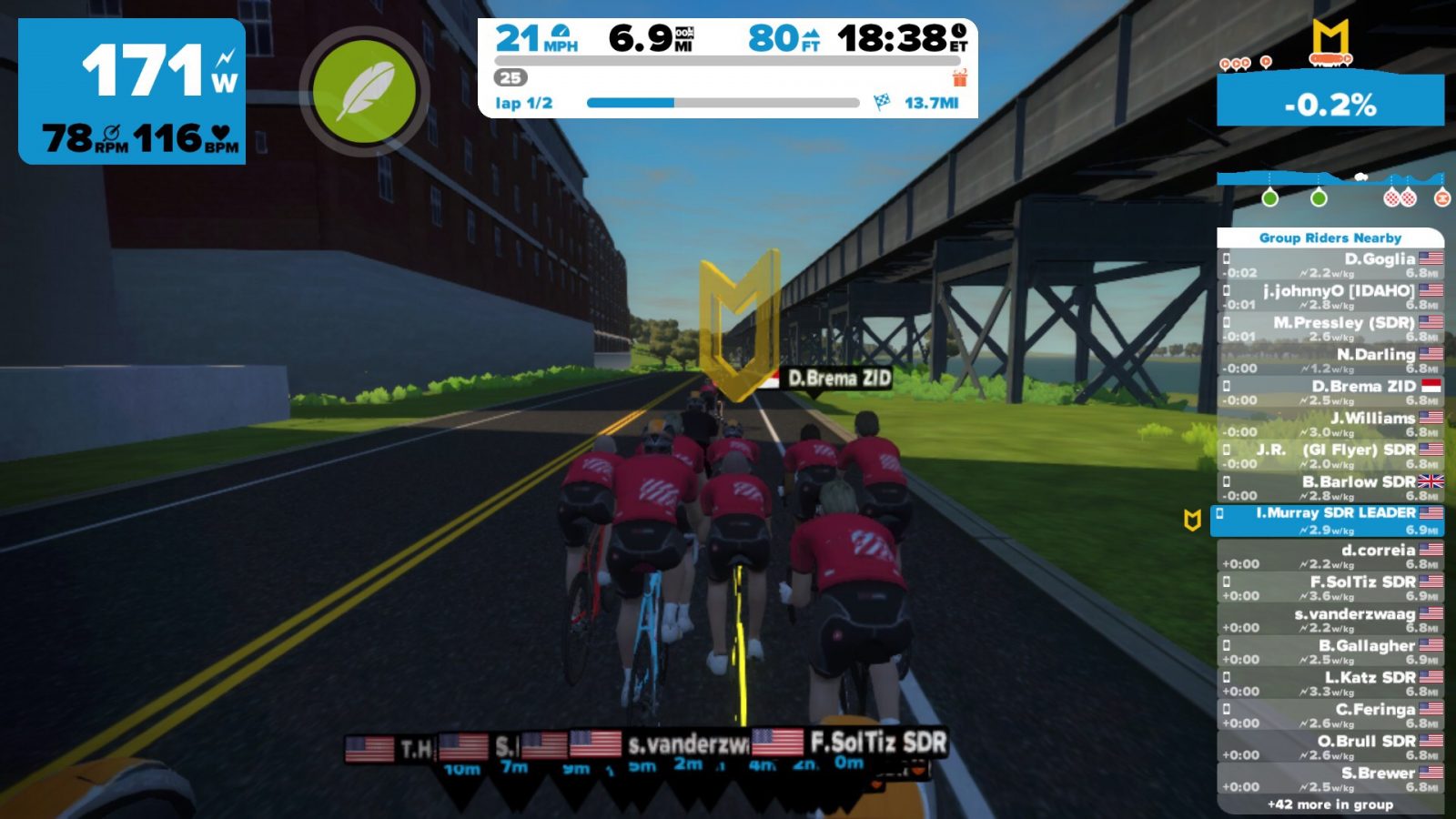
Task: Click S.Brewer rider row
Action: (1330, 779)
